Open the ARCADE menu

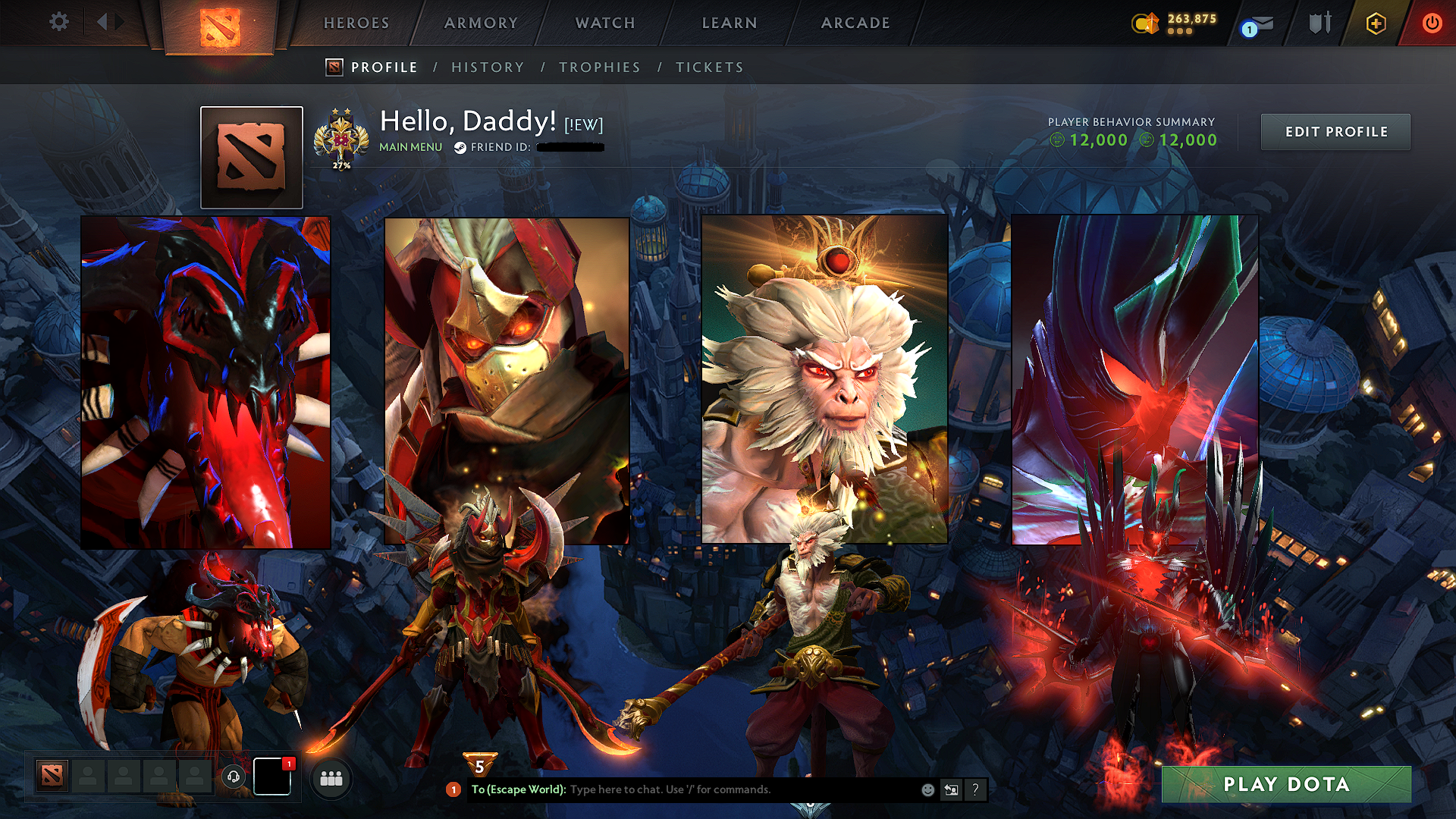click(x=855, y=23)
